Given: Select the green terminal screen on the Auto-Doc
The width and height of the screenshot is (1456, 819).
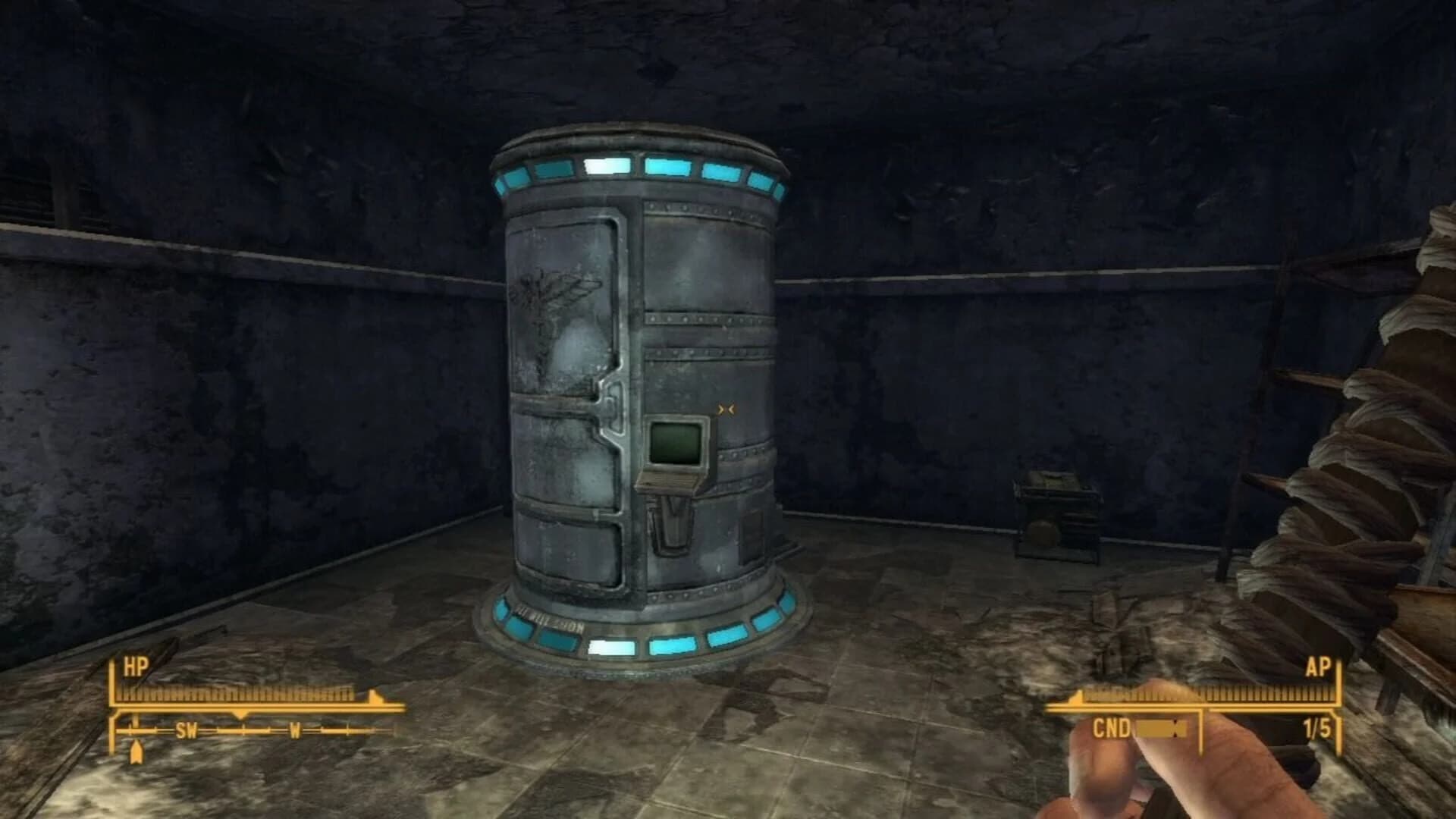Looking at the screenshot, I should click(675, 444).
